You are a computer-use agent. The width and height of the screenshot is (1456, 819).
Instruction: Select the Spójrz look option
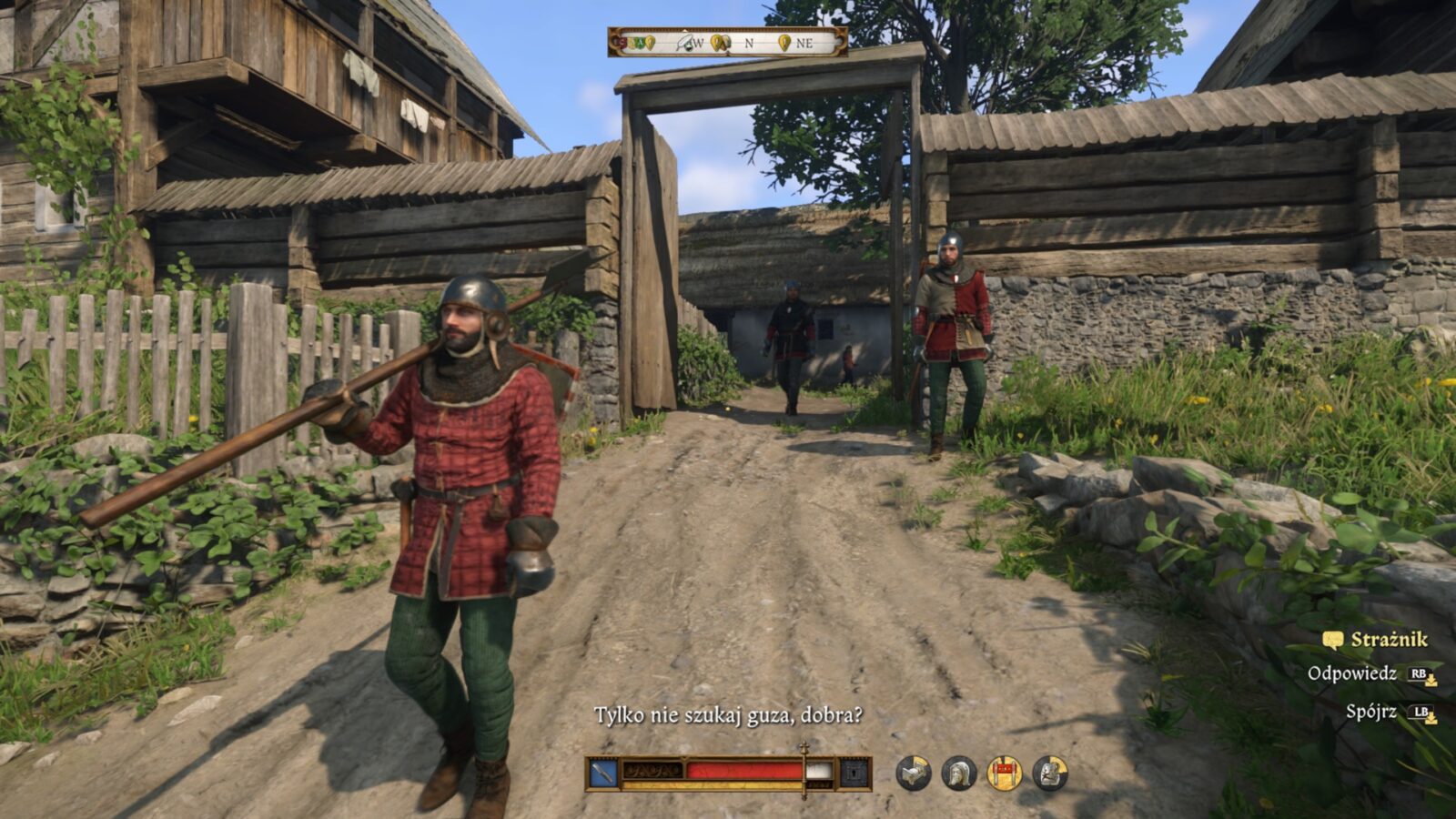click(1370, 712)
